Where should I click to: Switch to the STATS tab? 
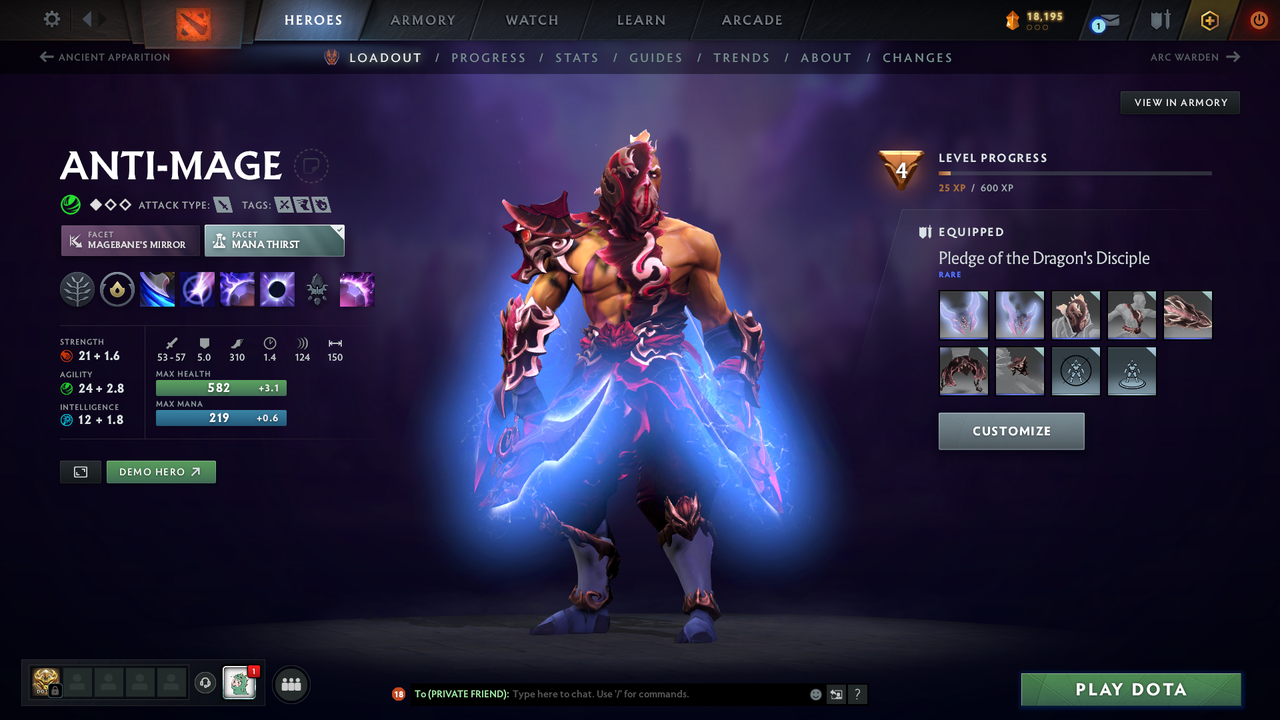[x=577, y=57]
